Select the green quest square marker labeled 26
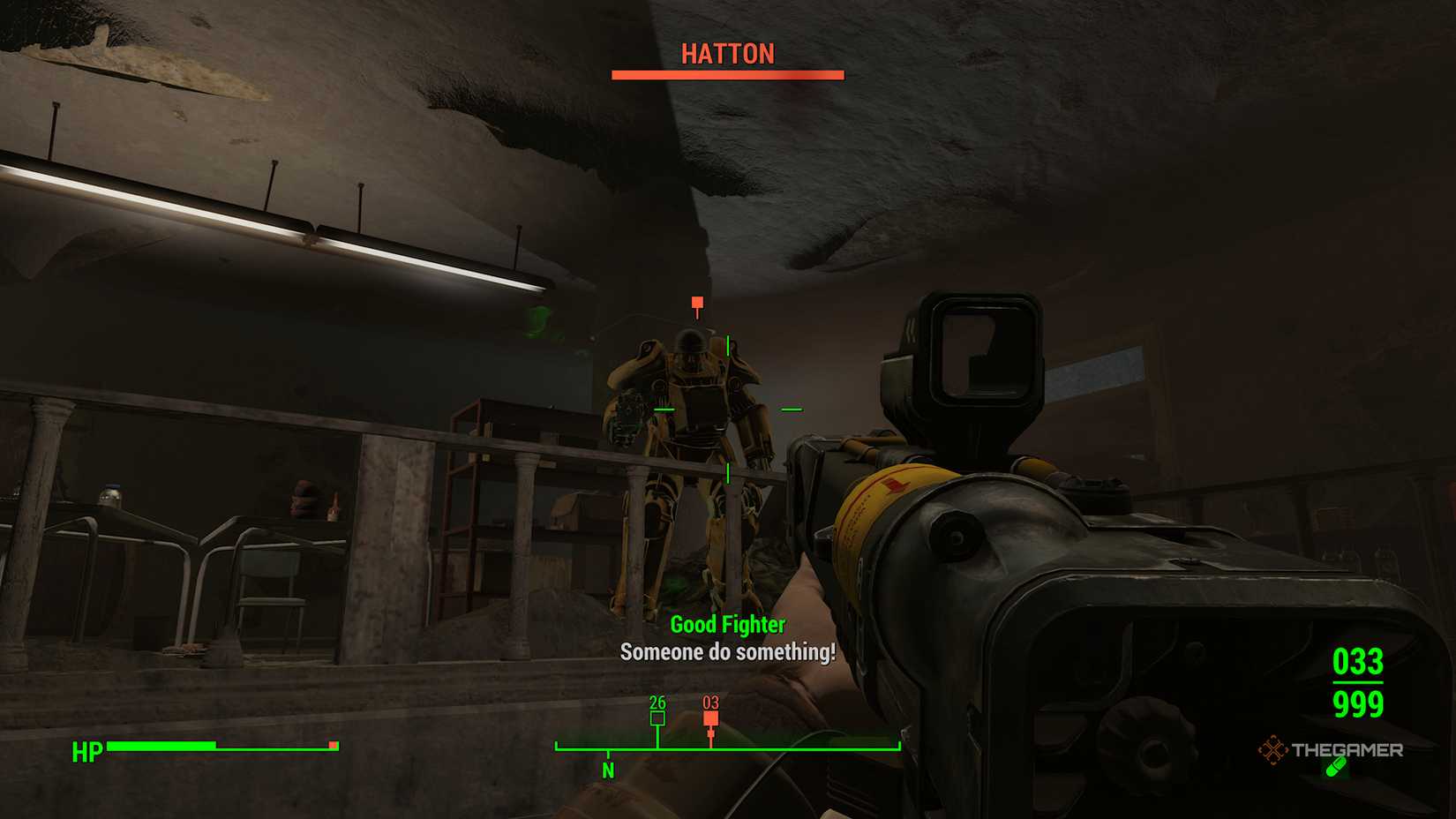 point(656,719)
